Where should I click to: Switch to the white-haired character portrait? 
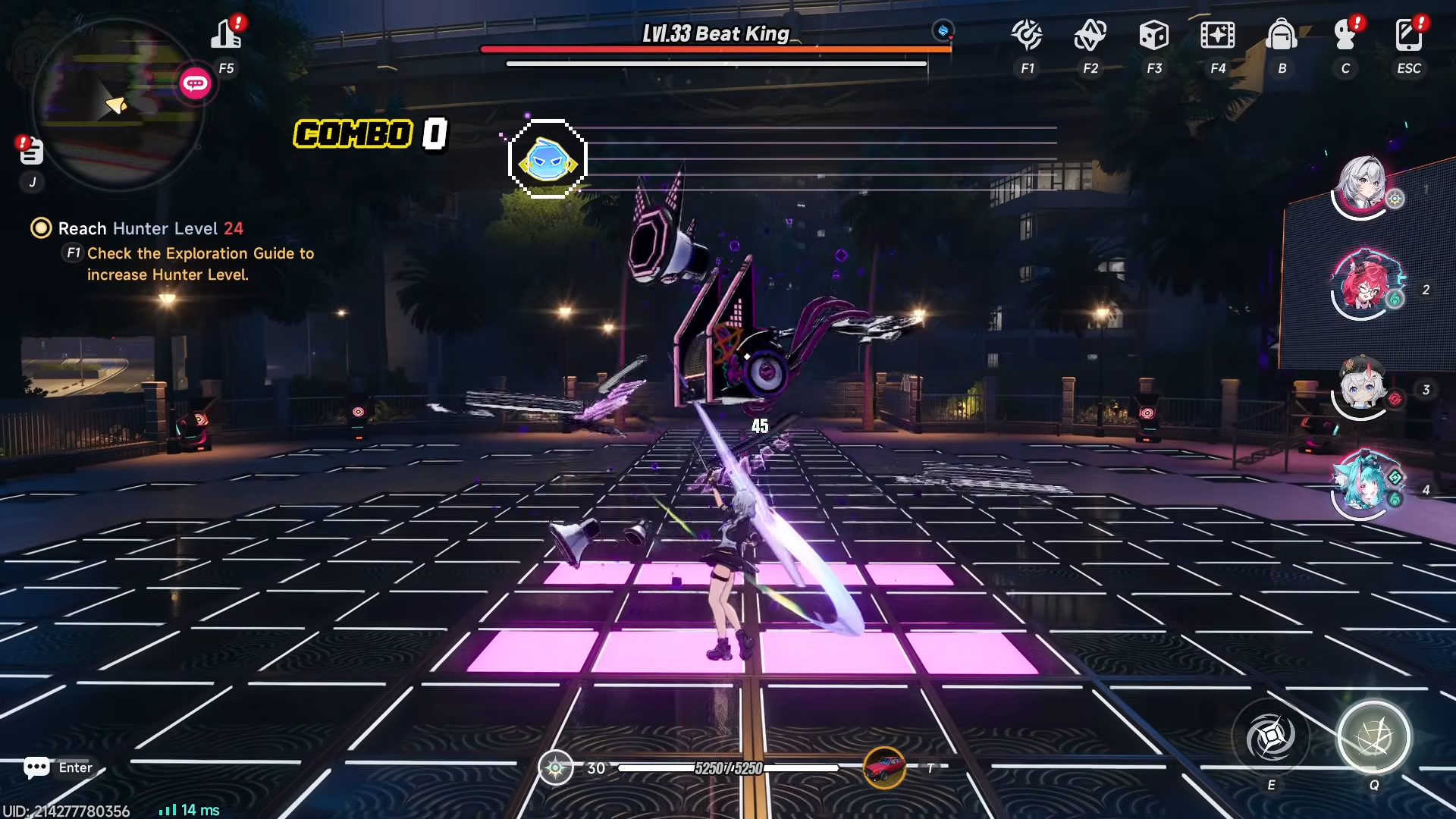click(1363, 187)
